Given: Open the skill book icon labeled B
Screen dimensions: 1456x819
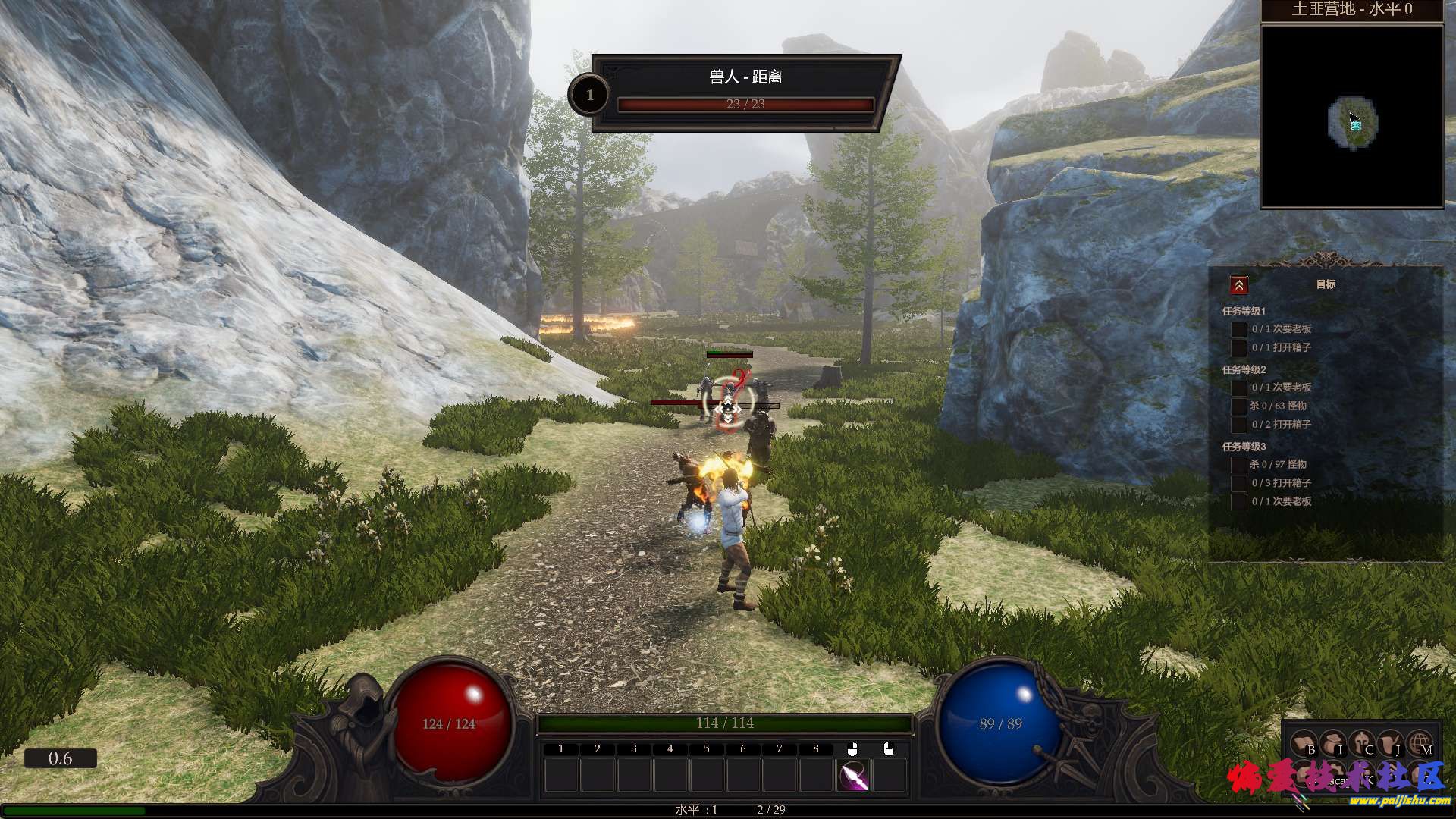Looking at the screenshot, I should click(1304, 744).
